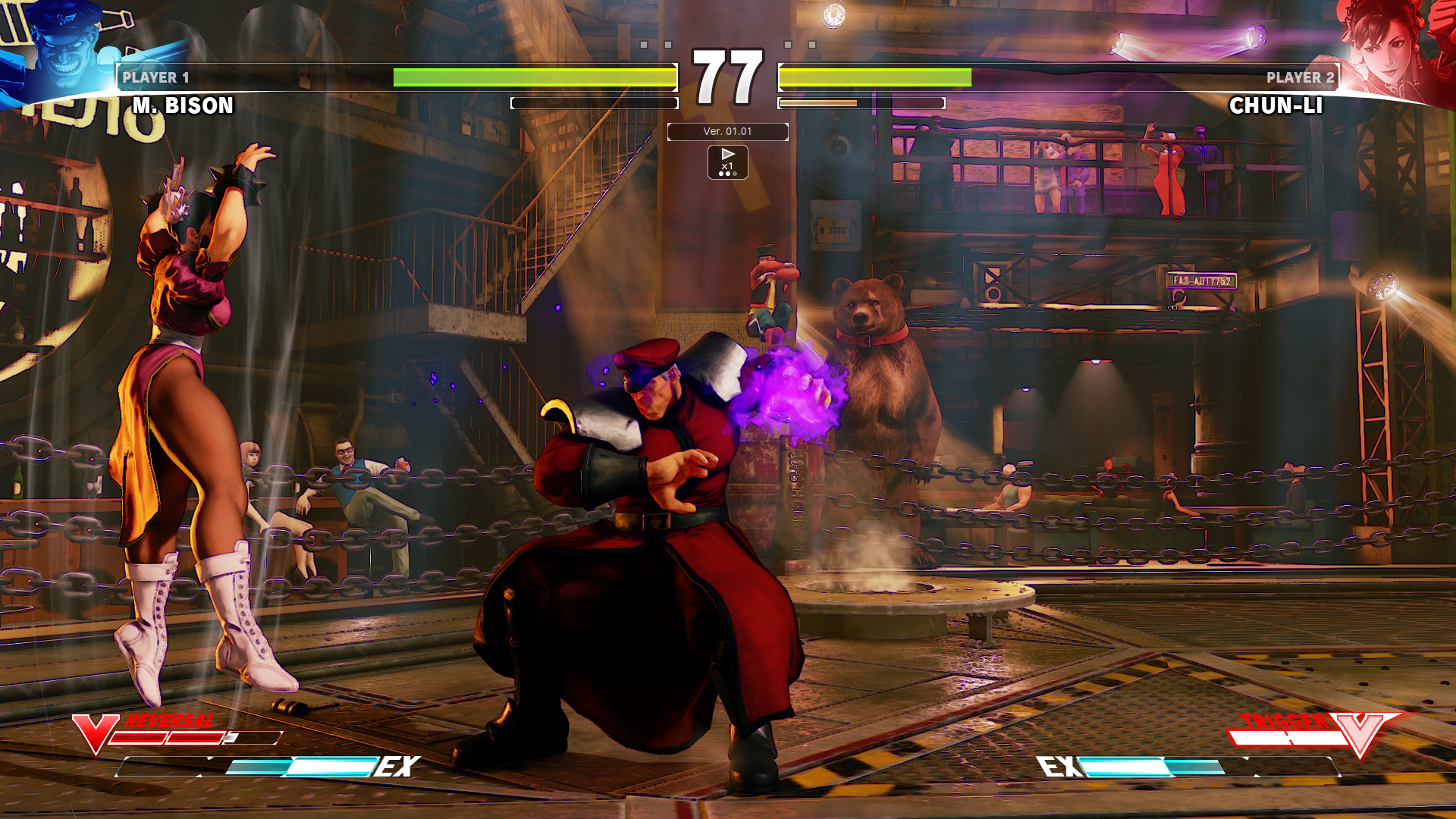
Task: Click the Ver. 01.01 version banner
Action: tap(726, 132)
